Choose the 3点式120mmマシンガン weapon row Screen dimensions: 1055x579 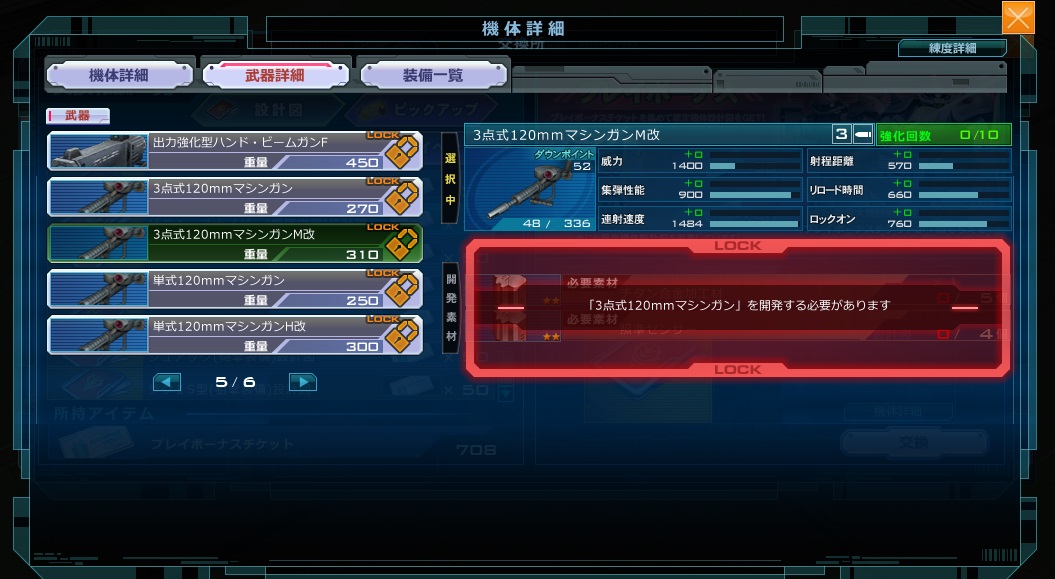tap(235, 197)
